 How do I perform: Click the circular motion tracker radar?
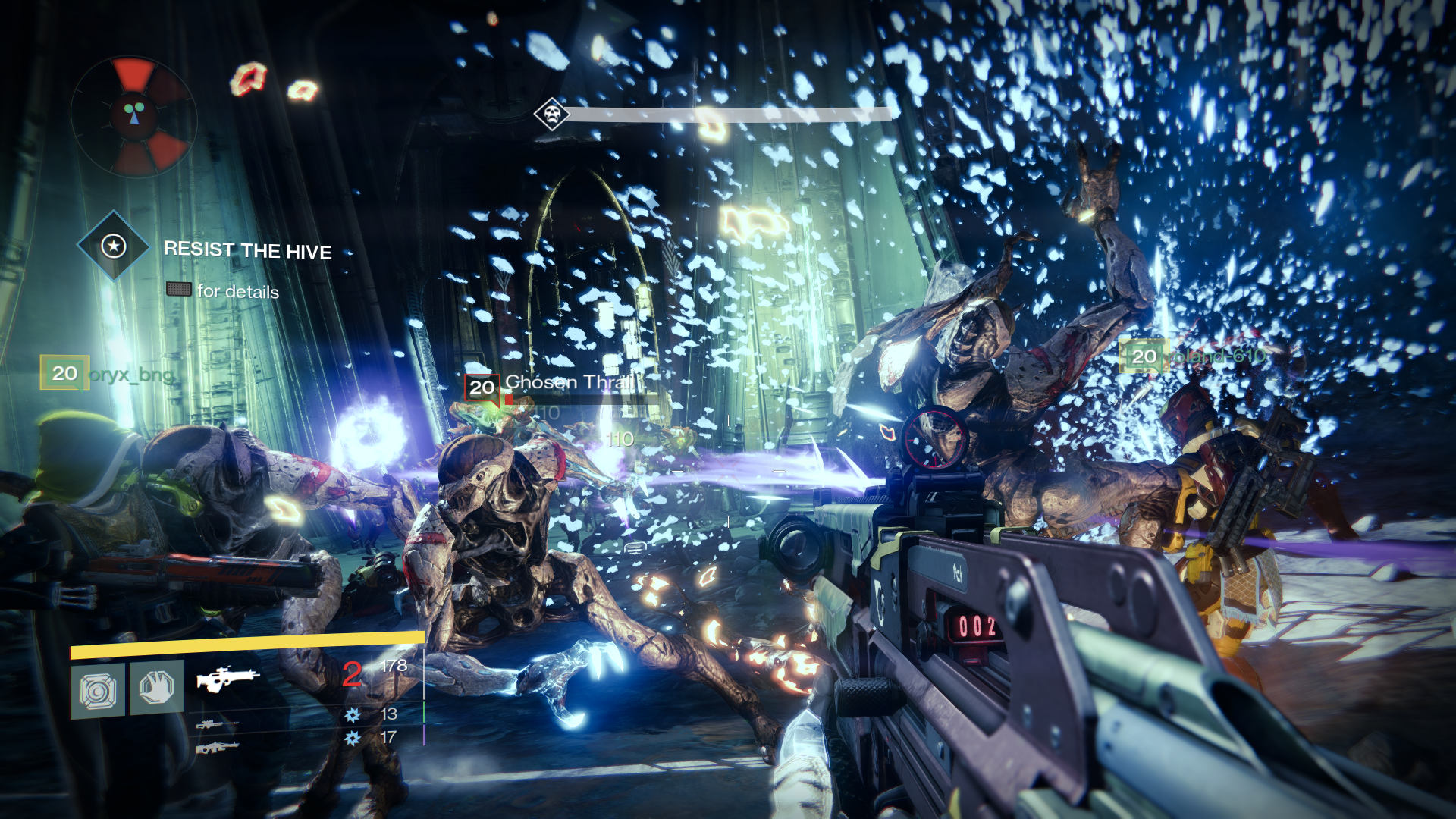pos(134,115)
